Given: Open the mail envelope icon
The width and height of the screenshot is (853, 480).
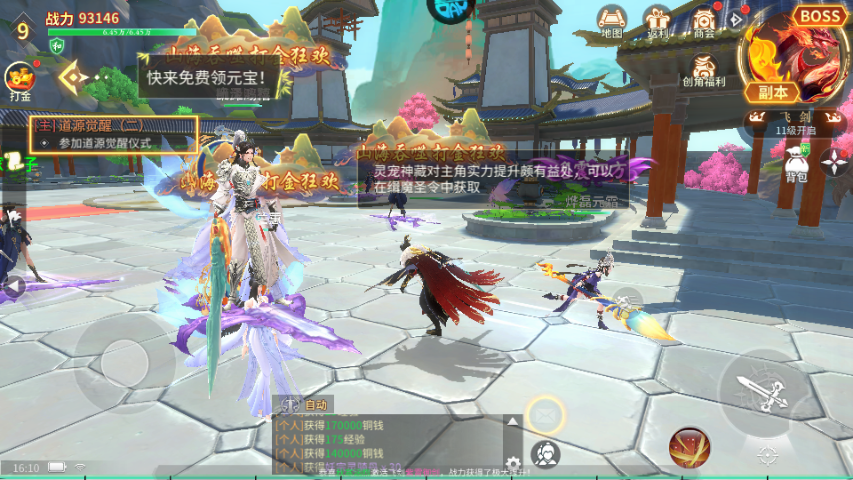Looking at the screenshot, I should point(546,414).
